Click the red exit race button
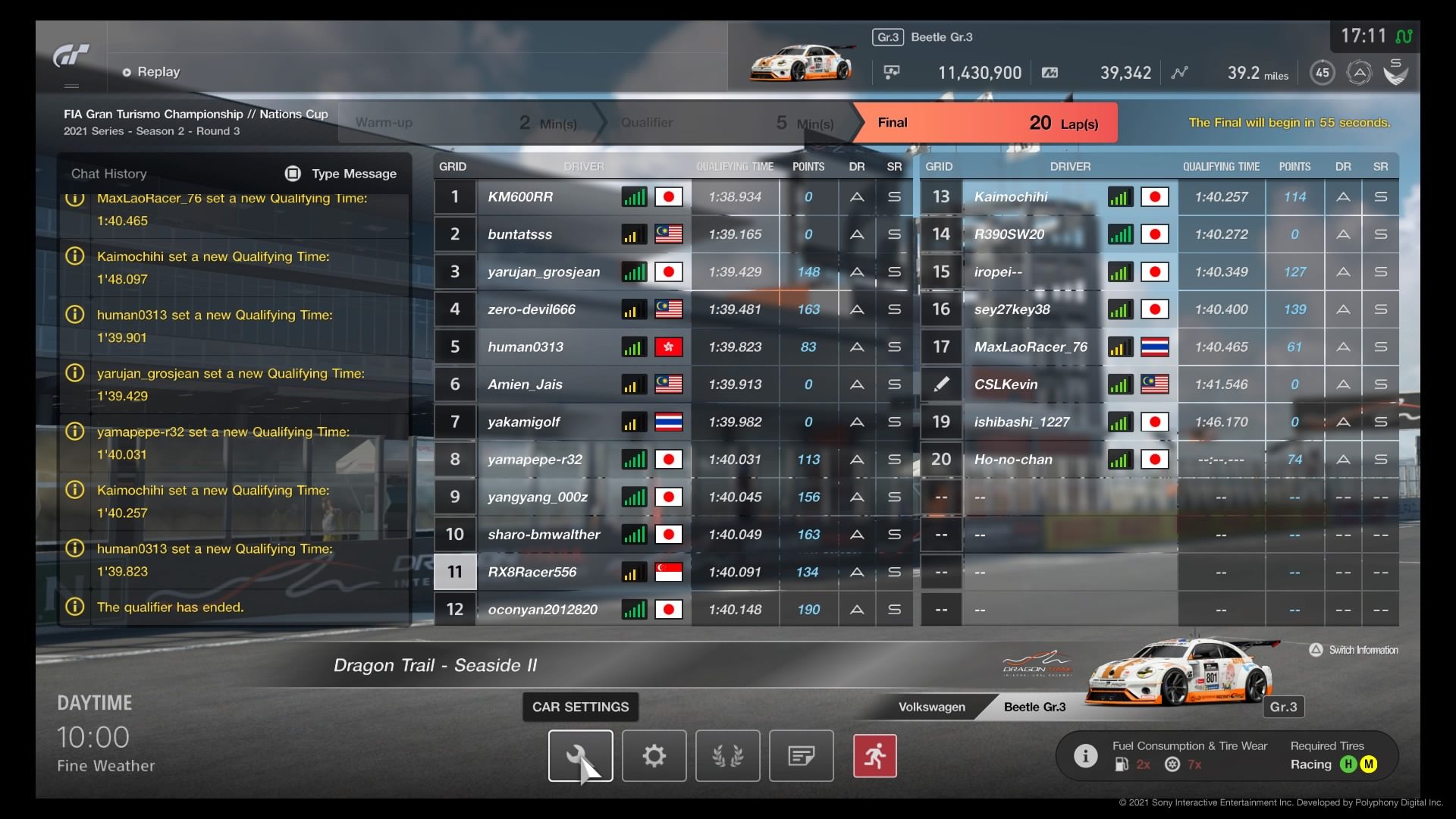The height and width of the screenshot is (819, 1456). coord(874,755)
